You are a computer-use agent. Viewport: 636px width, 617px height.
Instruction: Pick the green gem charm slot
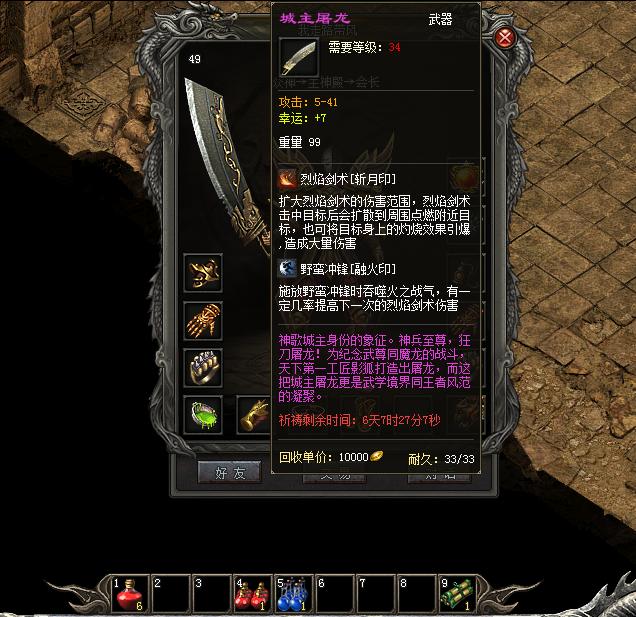point(203,414)
